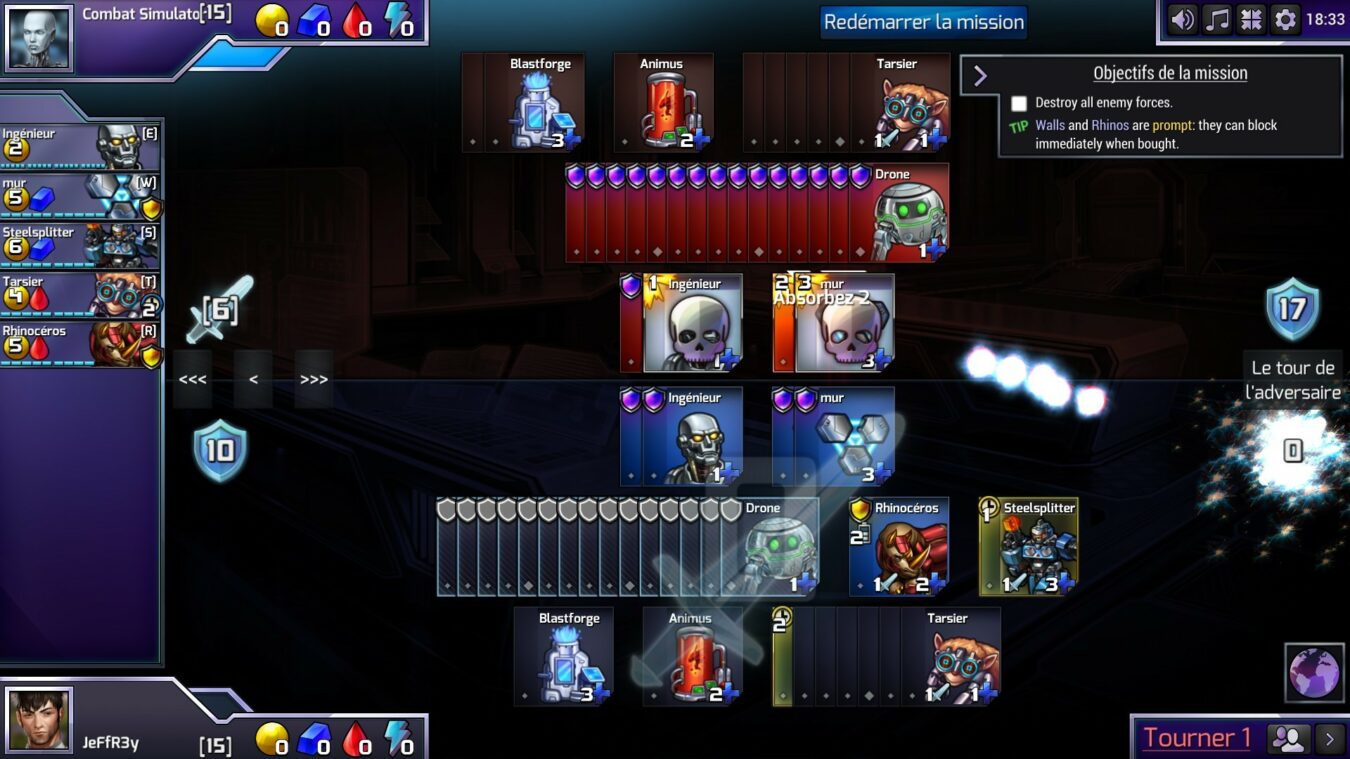Buy Rhinocéros from the unit list

click(x=80, y=343)
